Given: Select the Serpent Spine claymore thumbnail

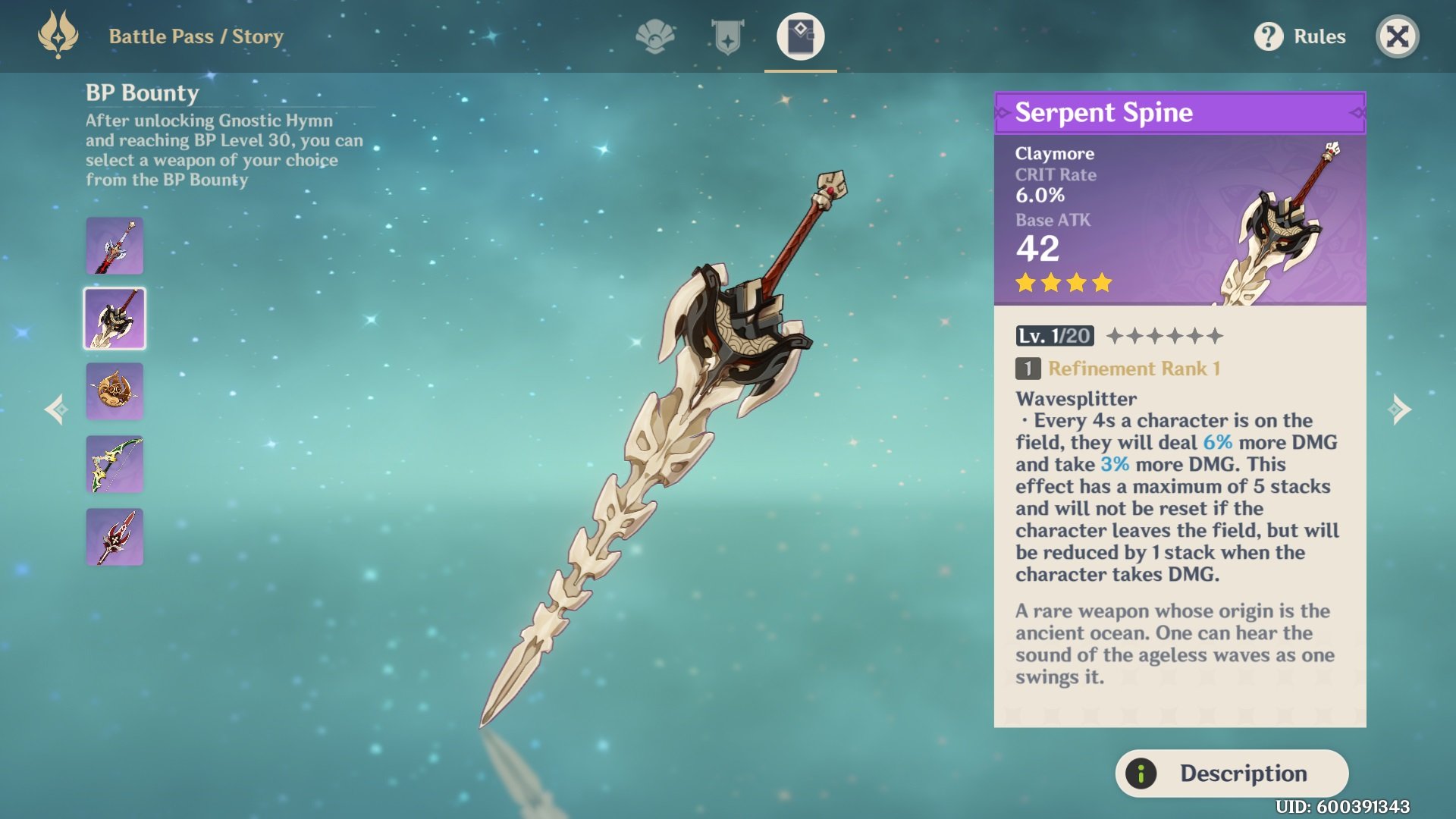Looking at the screenshot, I should [x=115, y=318].
